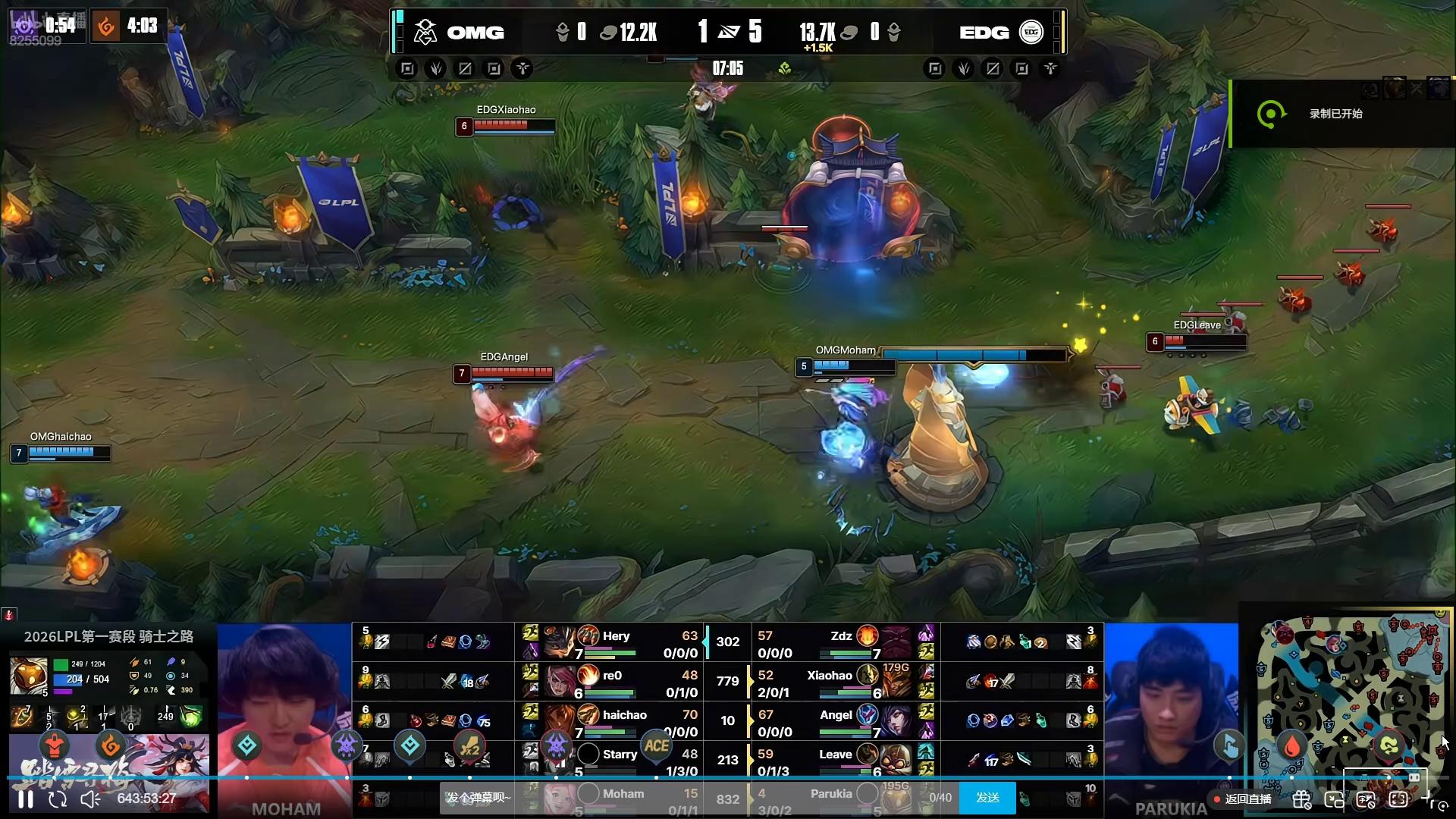1456x819 pixels.
Task: Send the comment with the 发送 button
Action: pos(987,798)
